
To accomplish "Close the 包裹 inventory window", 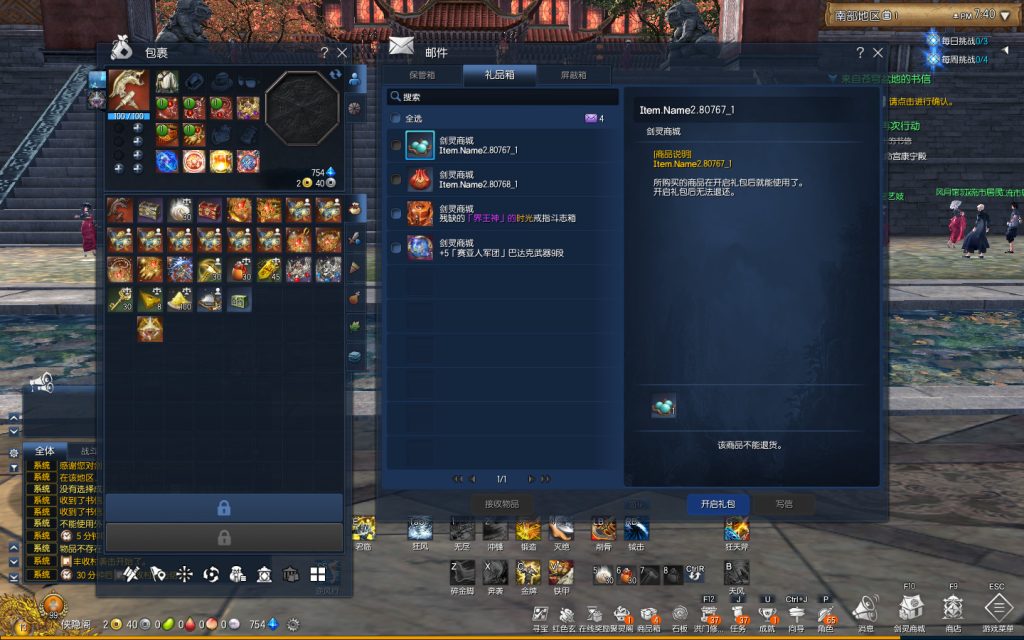I will (x=343, y=53).
